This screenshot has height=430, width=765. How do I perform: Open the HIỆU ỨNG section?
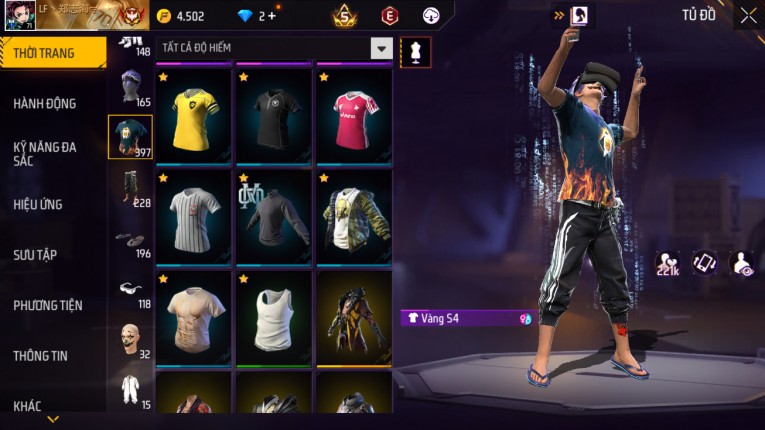coord(38,204)
